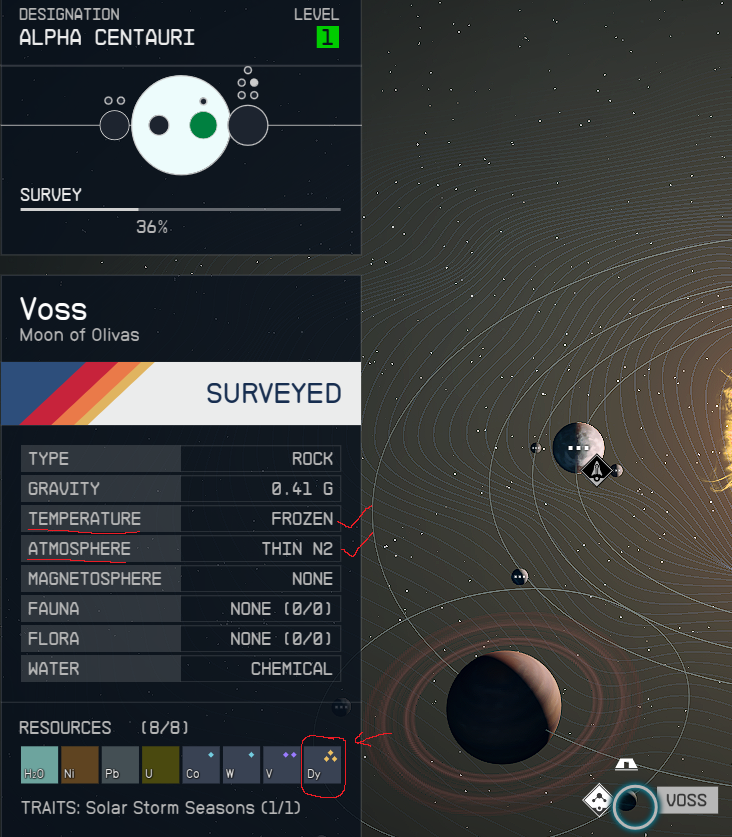Open the molecule-shaped diamond marker near Voss

598,800
